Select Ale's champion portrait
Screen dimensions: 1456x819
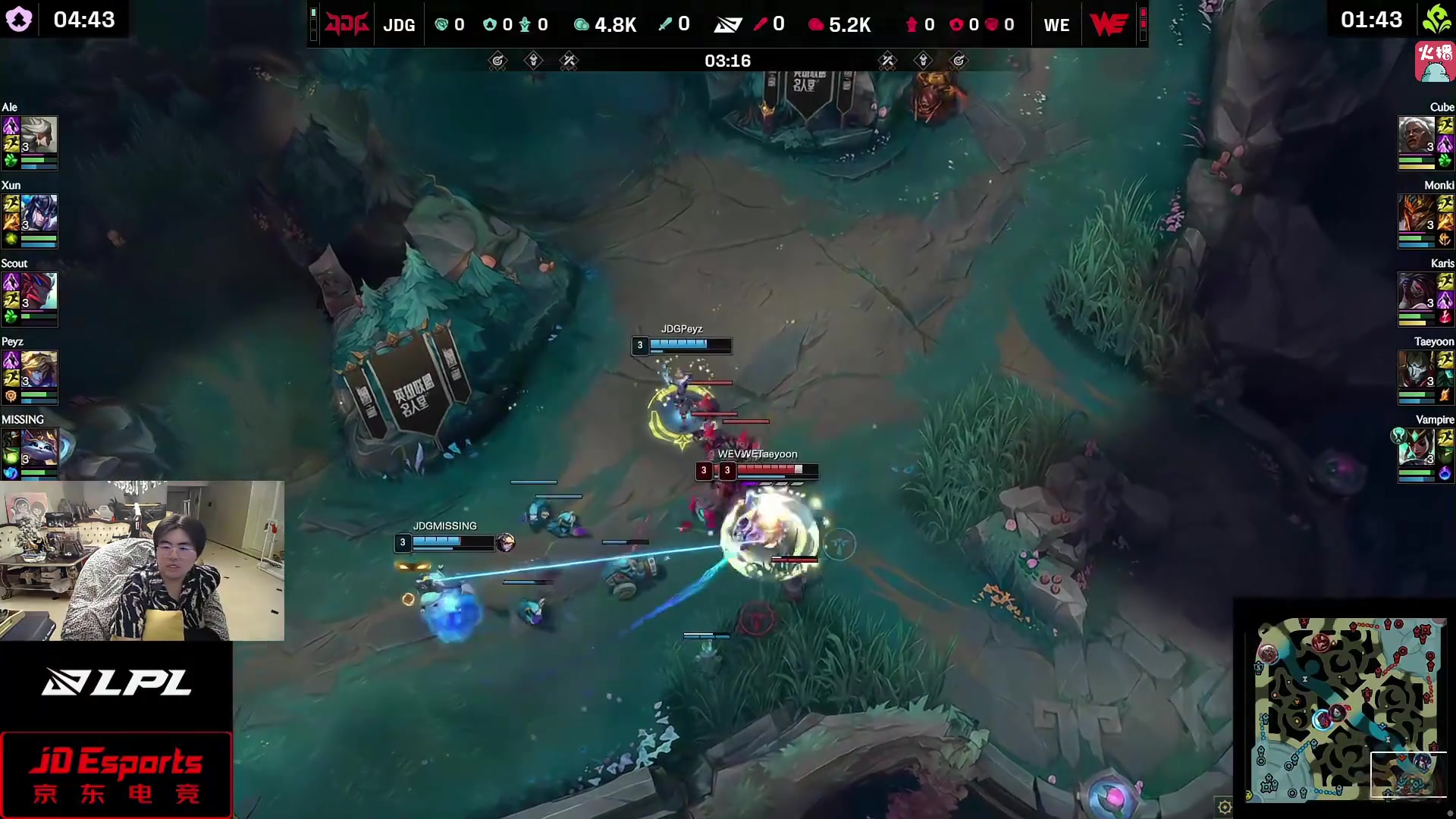[x=39, y=136]
